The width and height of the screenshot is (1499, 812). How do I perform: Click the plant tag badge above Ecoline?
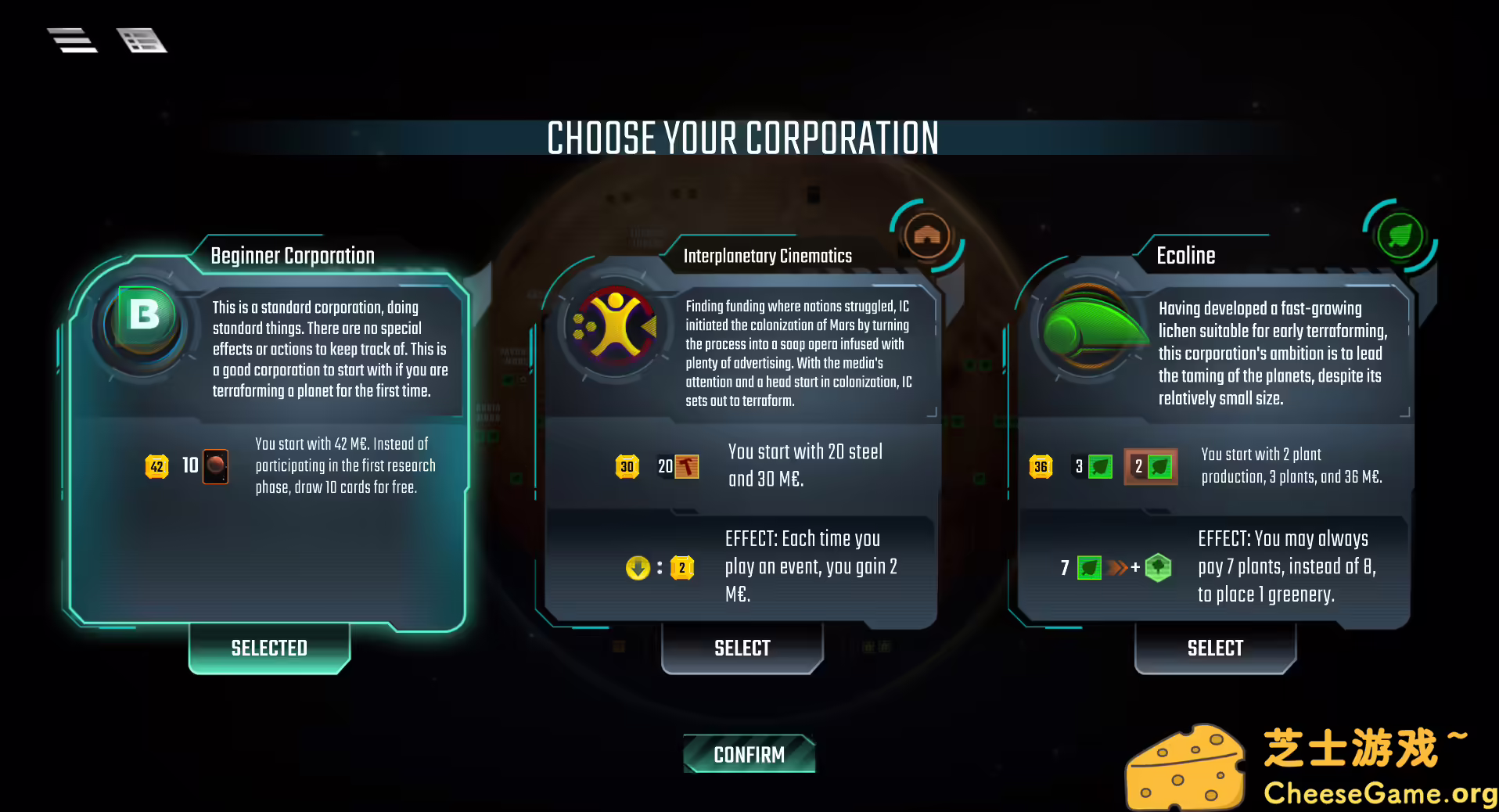1400,235
